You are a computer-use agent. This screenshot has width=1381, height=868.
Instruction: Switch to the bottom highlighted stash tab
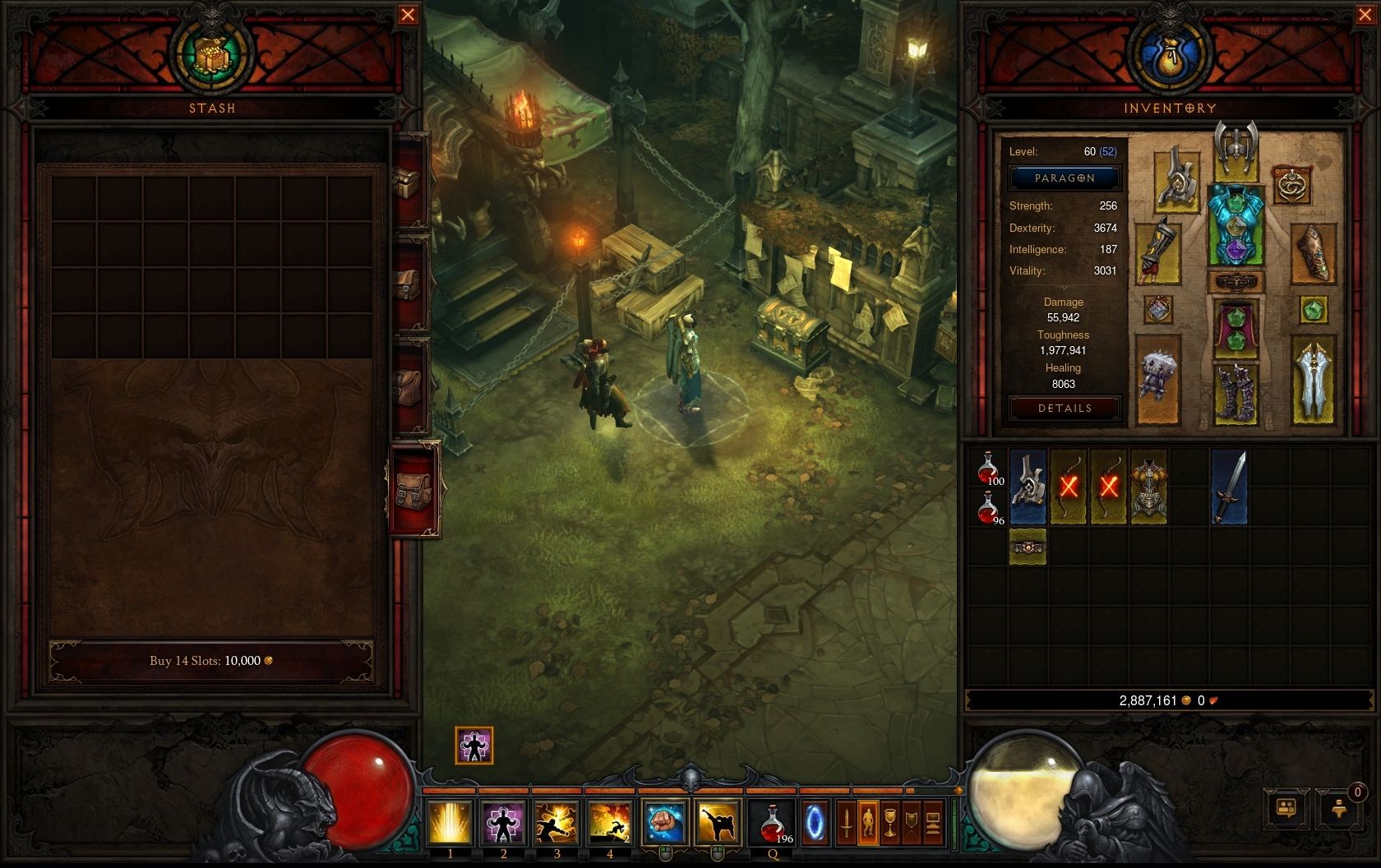[413, 489]
